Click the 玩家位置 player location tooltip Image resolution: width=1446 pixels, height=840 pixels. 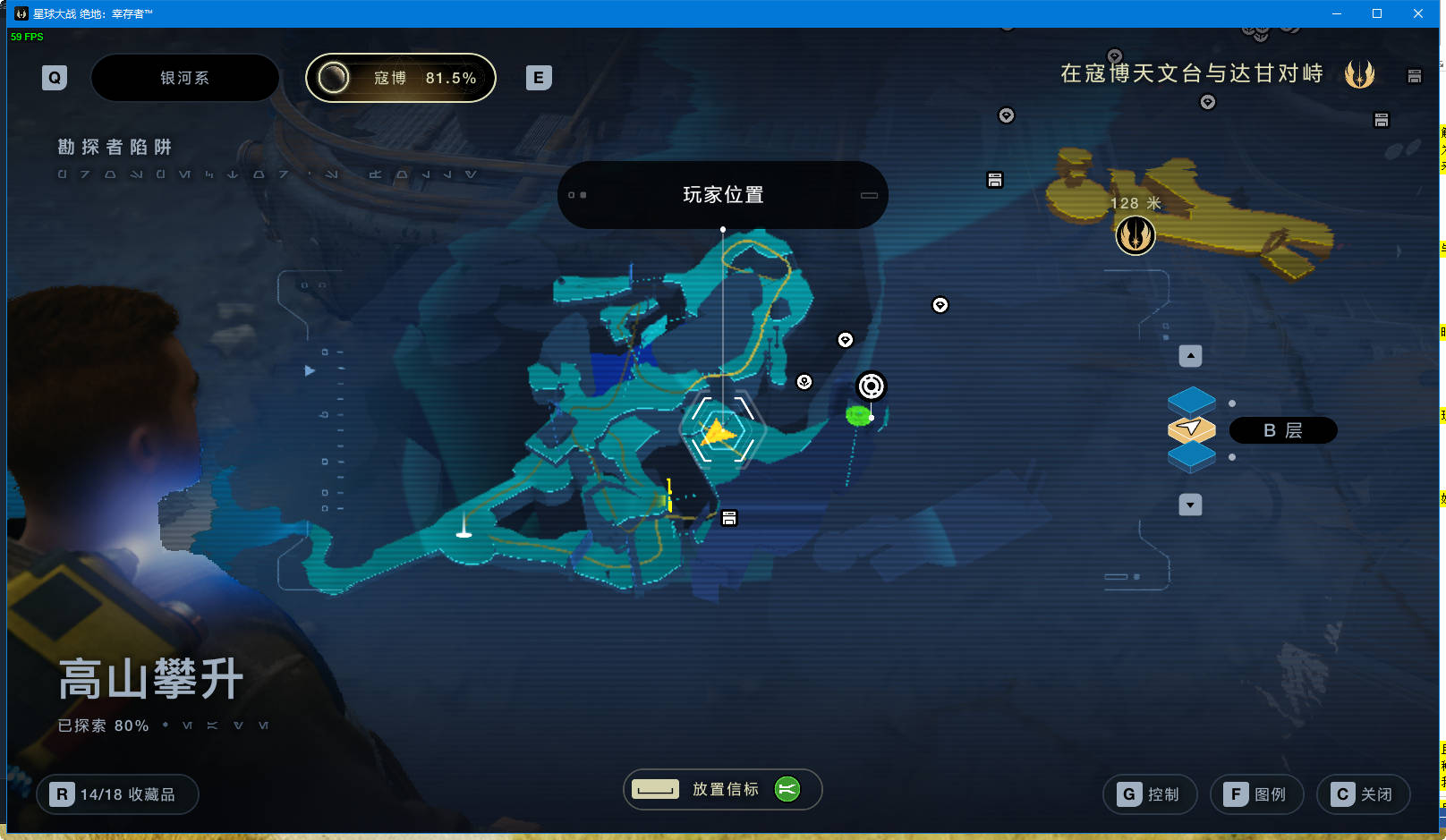(722, 195)
